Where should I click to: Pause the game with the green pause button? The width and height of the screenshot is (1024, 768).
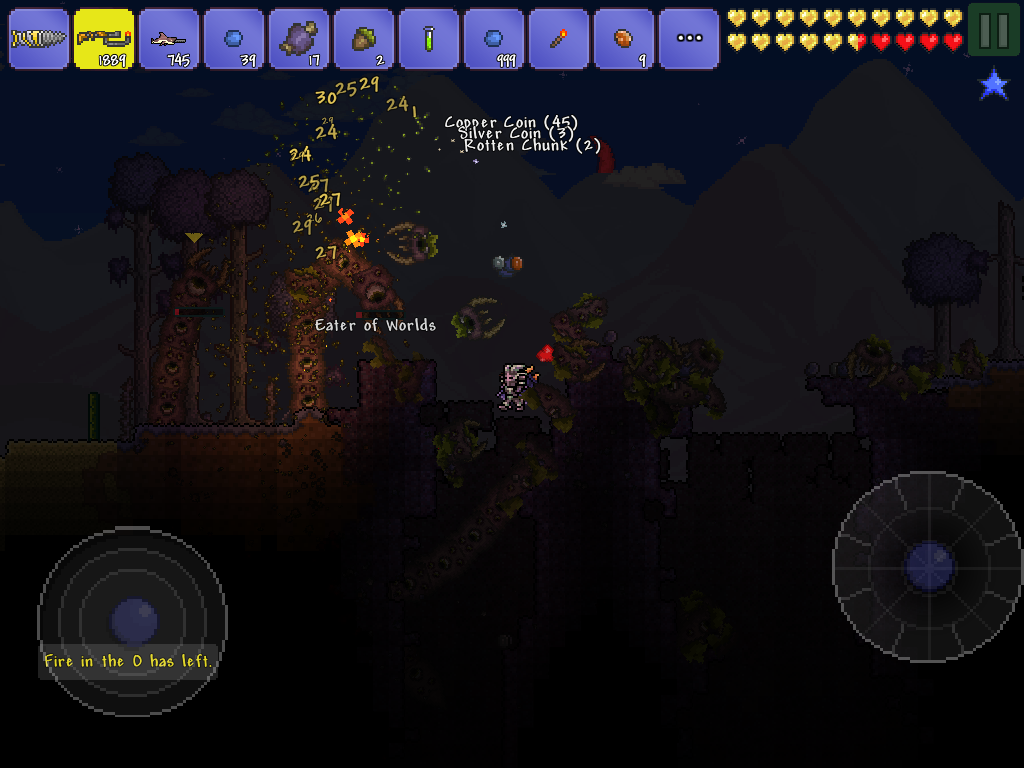[993, 31]
